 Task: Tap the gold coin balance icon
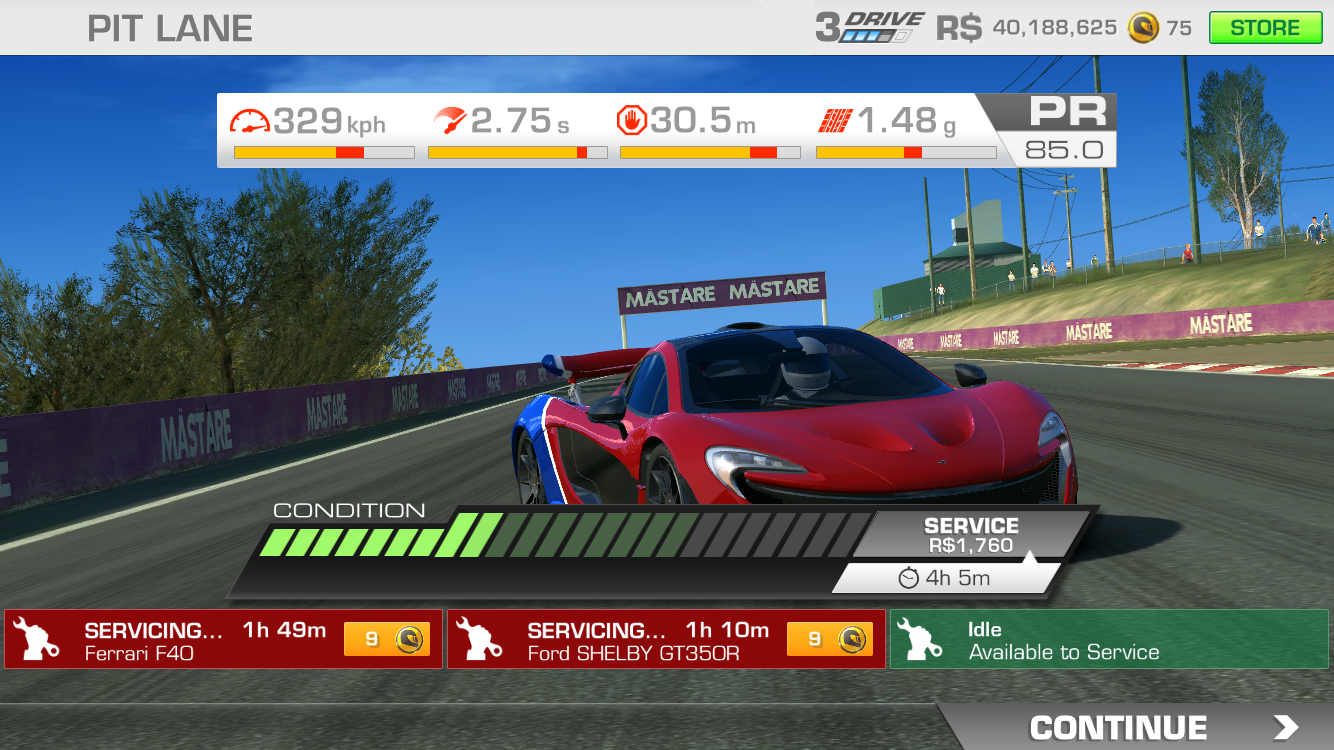pos(1143,28)
